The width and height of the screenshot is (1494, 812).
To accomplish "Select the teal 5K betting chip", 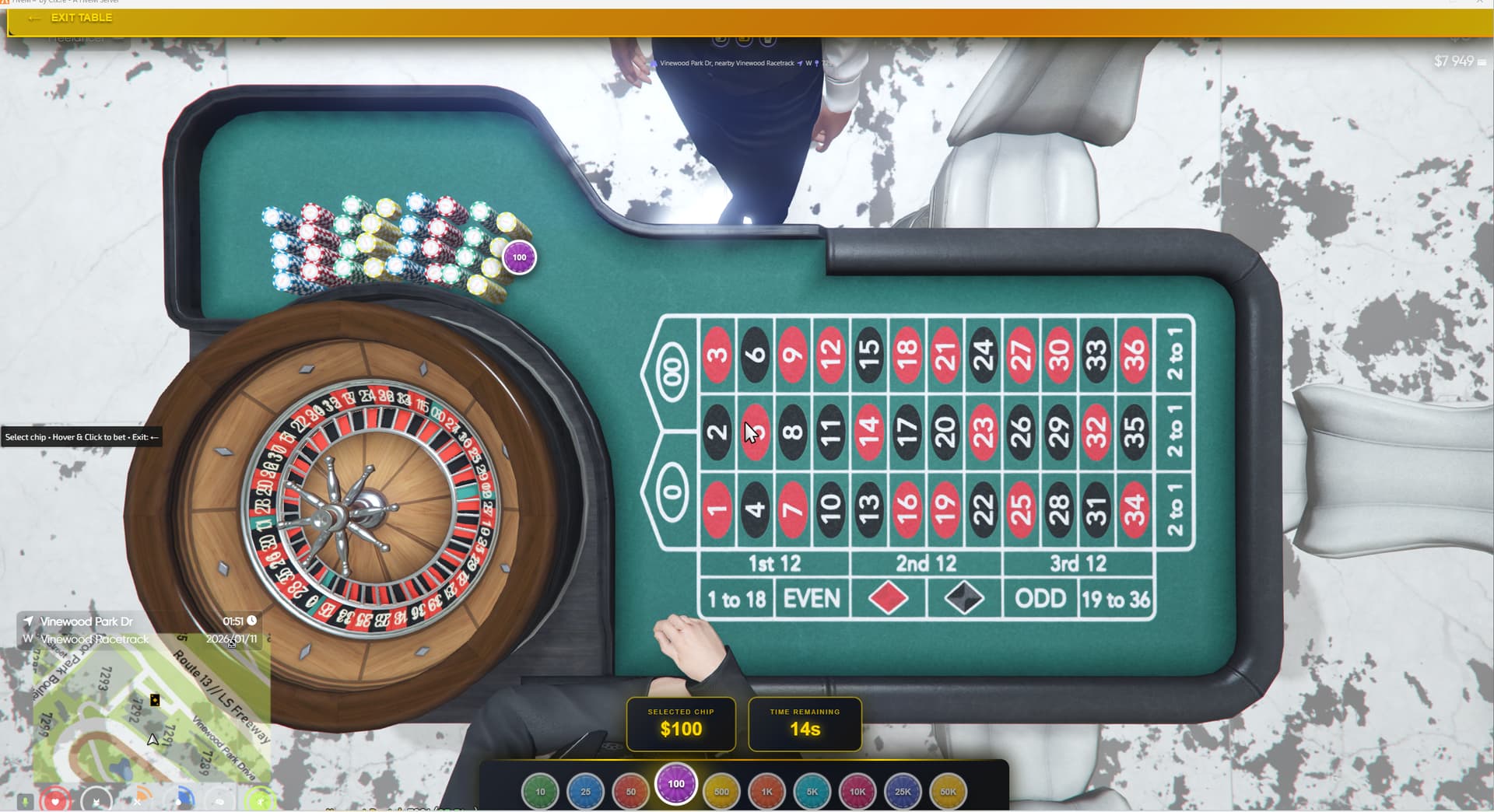I will coord(812,789).
